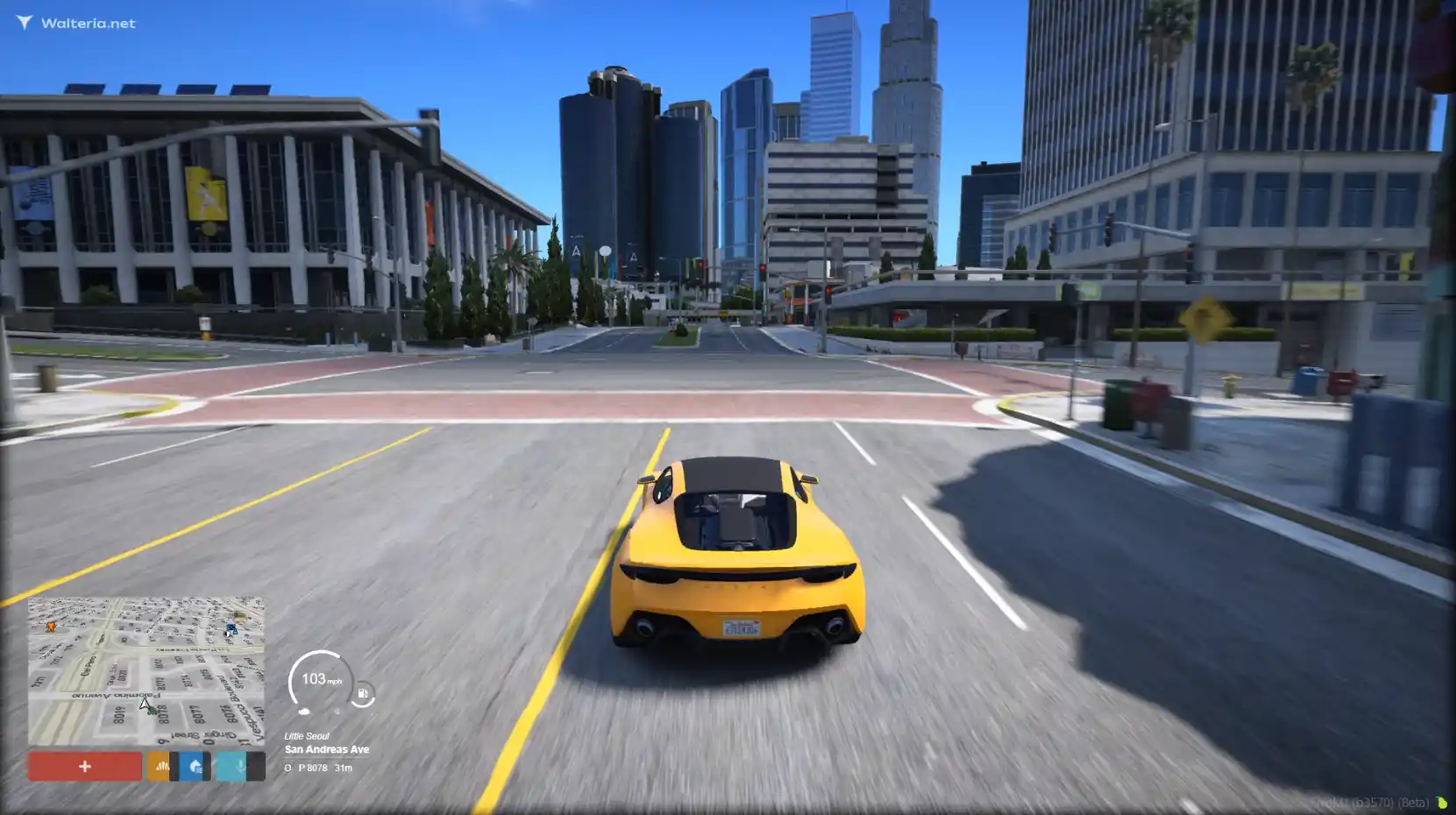Click the blue navigation arrow icon button
1456x815 pixels.
coord(192,766)
